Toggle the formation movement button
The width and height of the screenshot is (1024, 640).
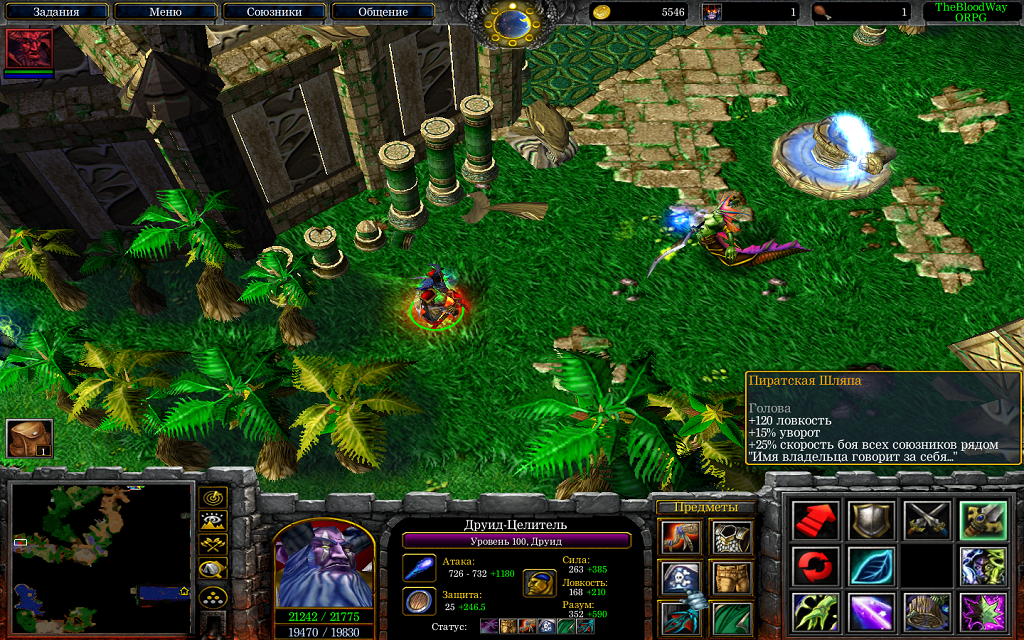pos(213,599)
